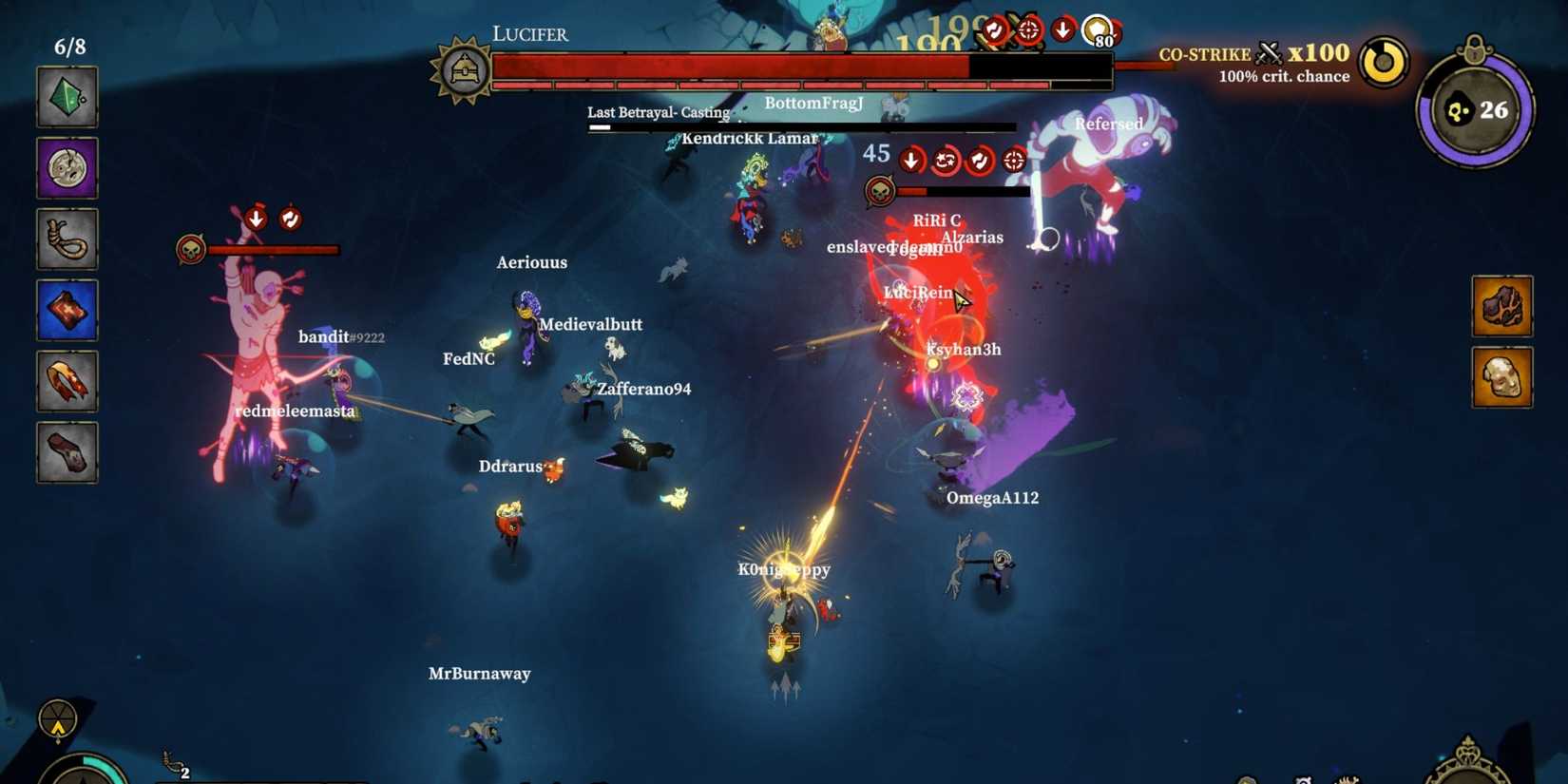This screenshot has height=784, width=1568.
Task: Select the purple moon amulet item slot
Action: click(x=67, y=169)
